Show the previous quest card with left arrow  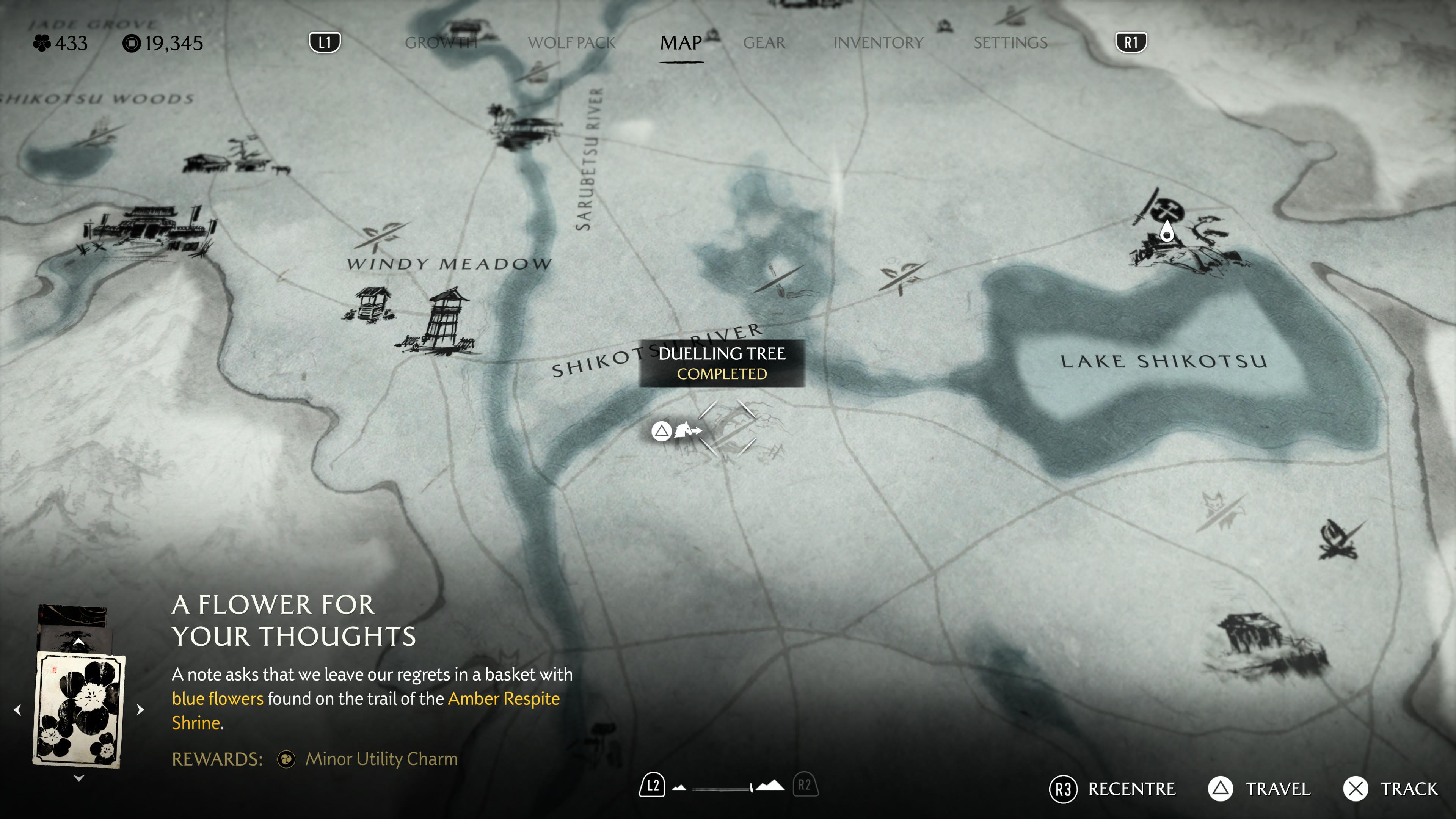[x=17, y=709]
